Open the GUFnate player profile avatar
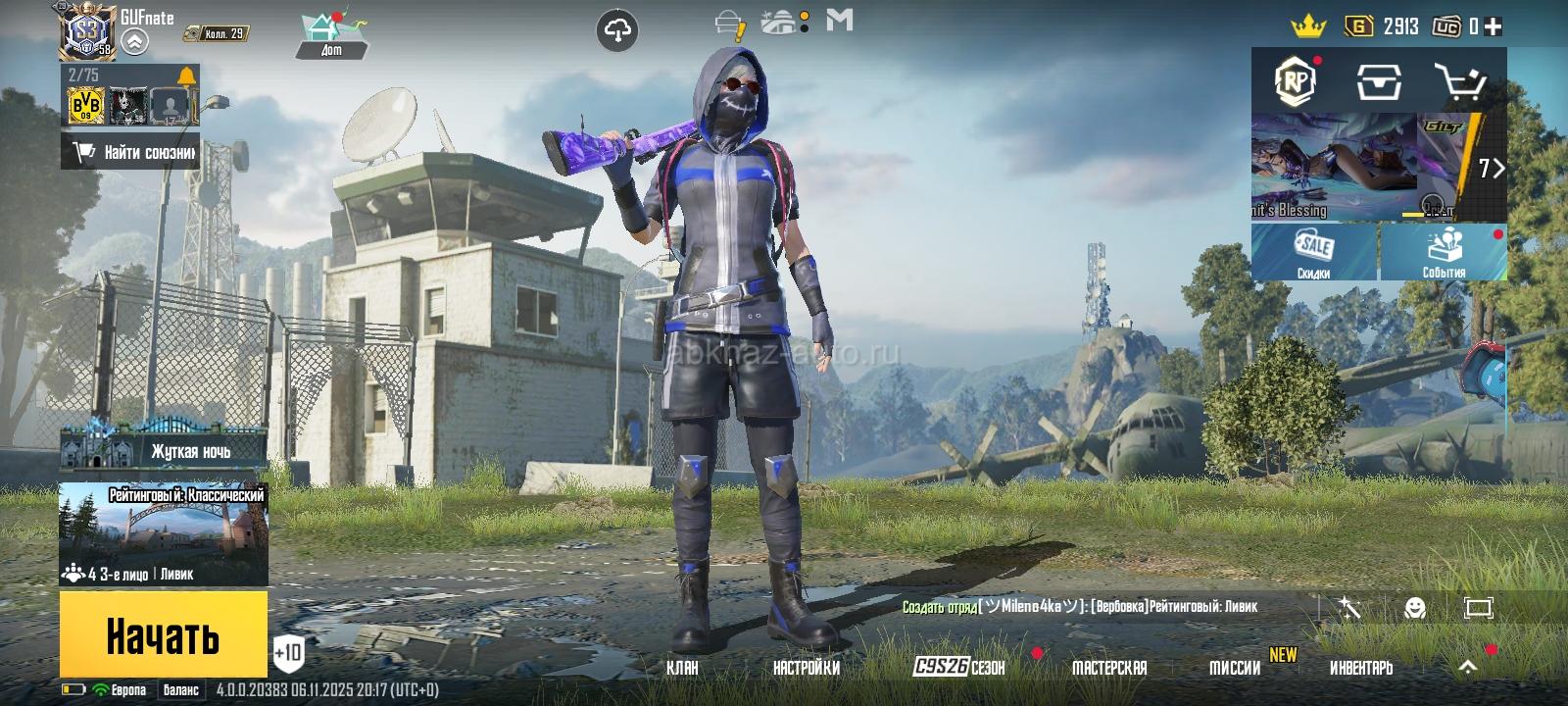1568x706 pixels. 89,31
